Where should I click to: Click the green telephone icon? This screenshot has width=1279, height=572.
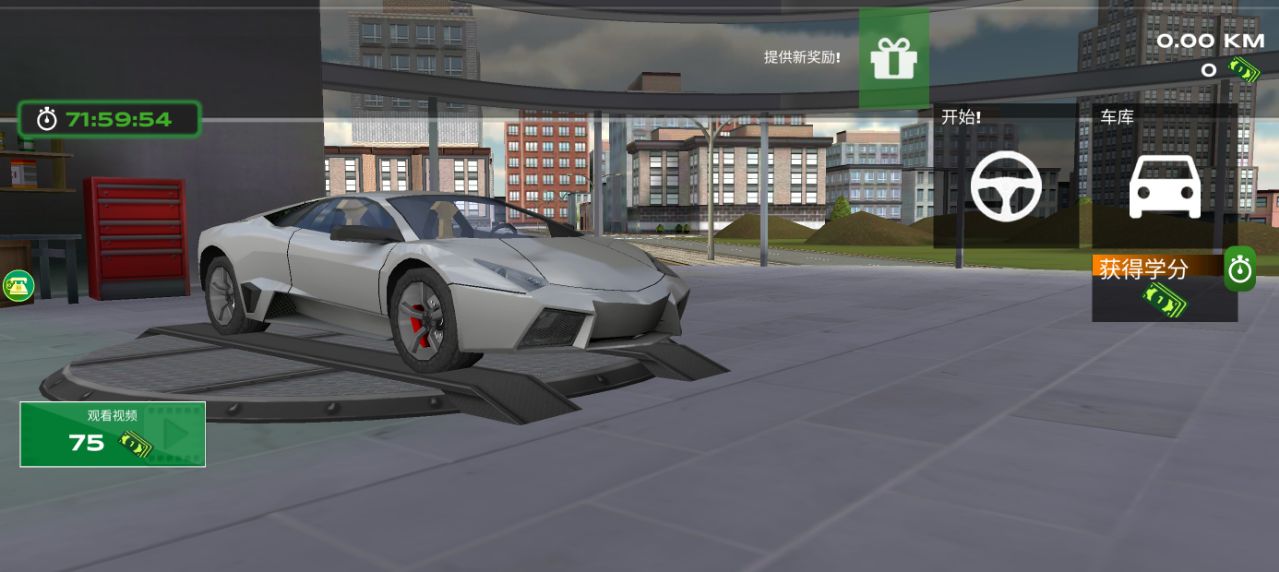pyautogui.click(x=17, y=286)
